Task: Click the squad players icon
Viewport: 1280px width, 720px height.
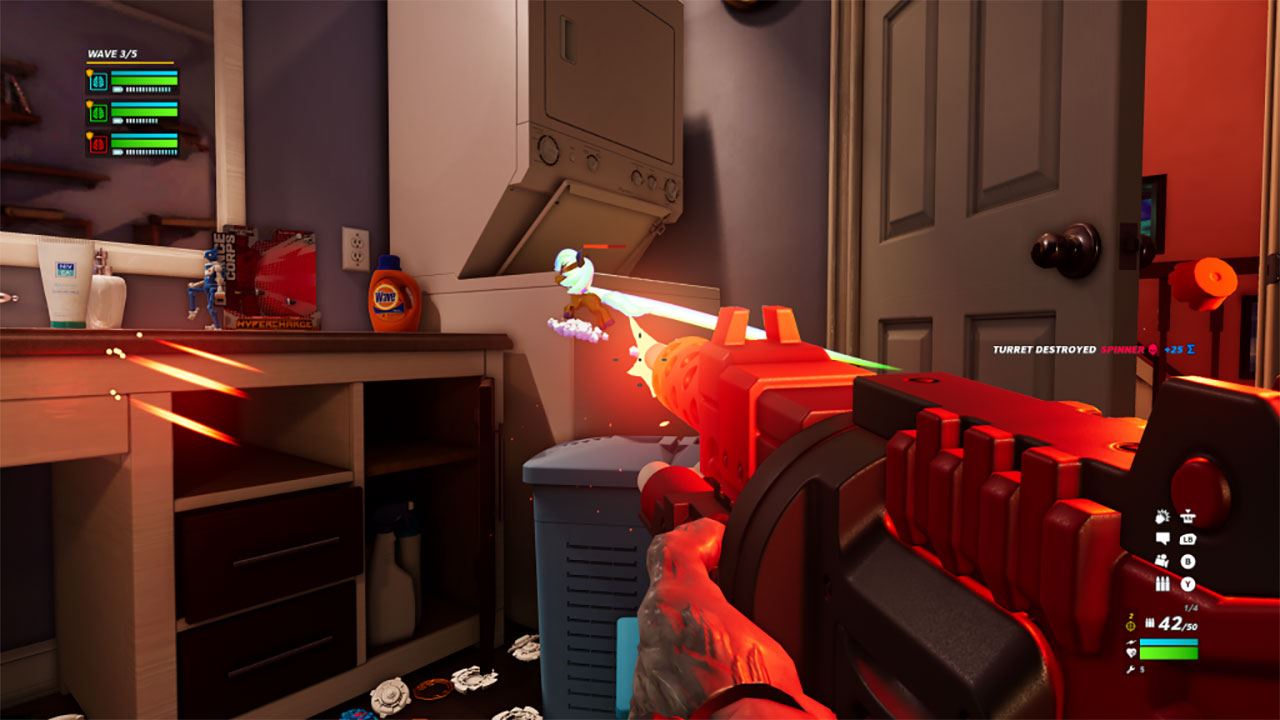Action: point(1162,561)
